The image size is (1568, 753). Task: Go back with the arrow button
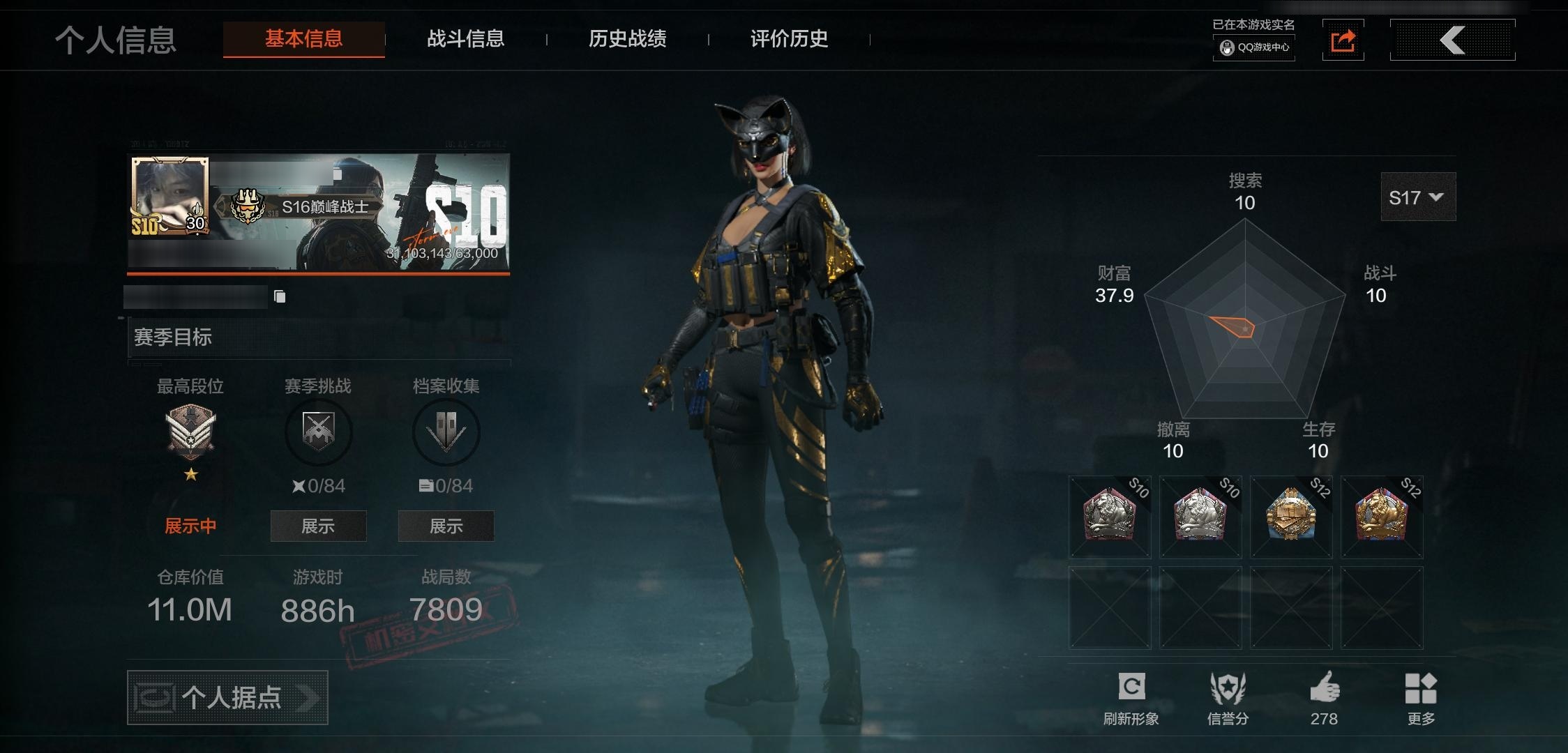tap(1452, 40)
